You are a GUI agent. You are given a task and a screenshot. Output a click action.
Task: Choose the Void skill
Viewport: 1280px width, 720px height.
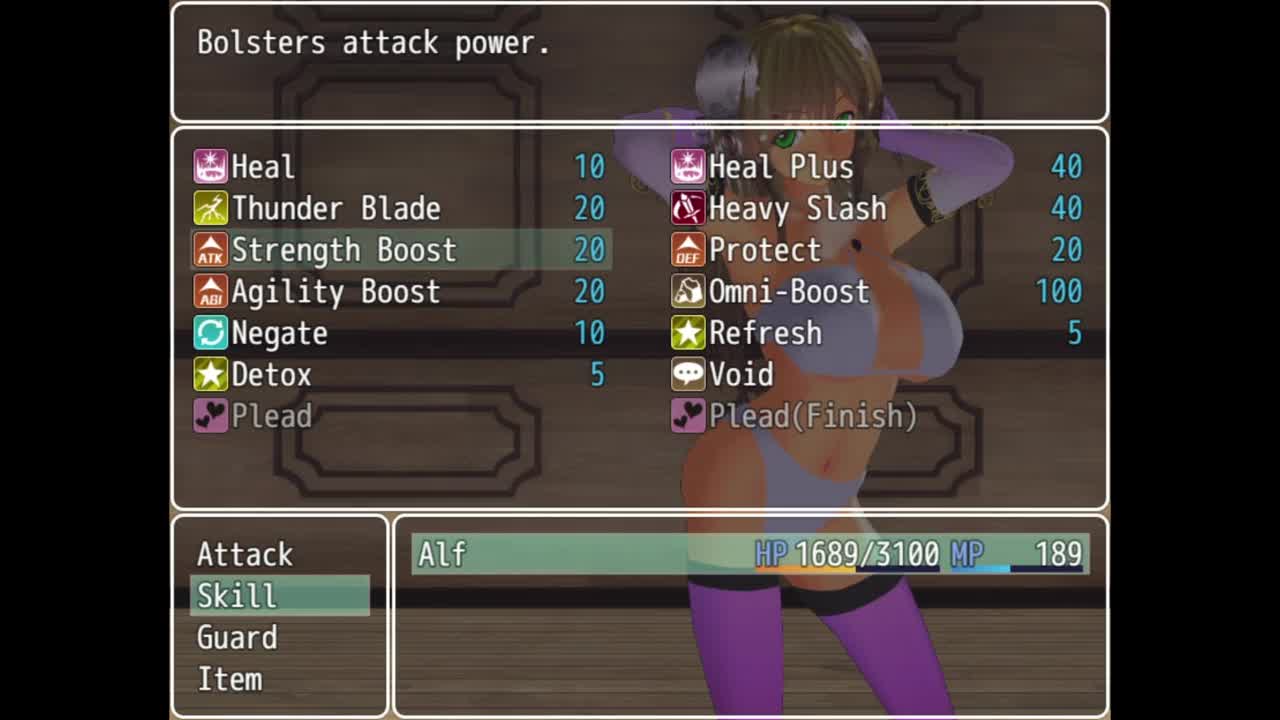coord(878,375)
